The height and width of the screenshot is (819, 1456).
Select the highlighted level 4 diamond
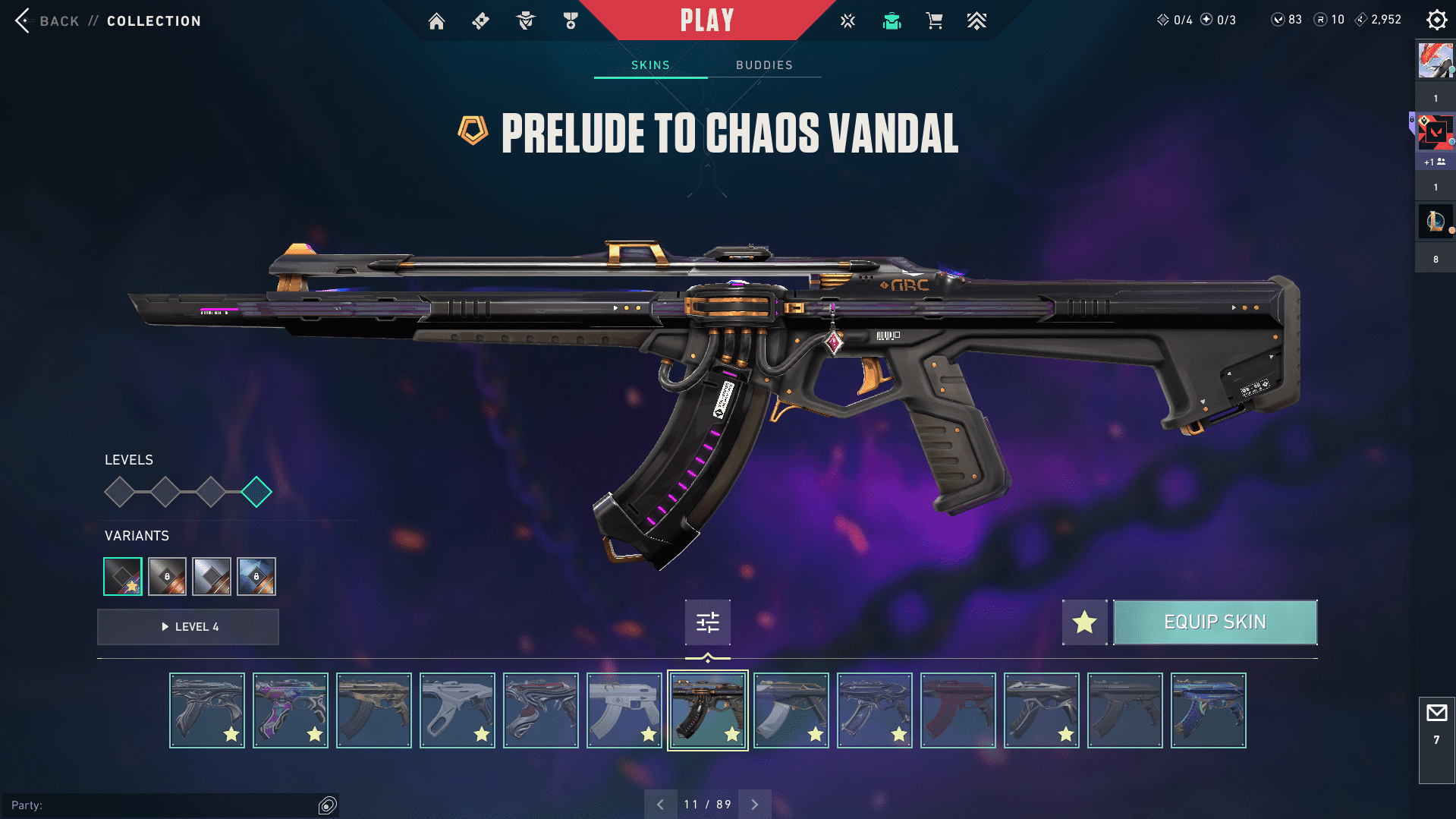point(256,492)
